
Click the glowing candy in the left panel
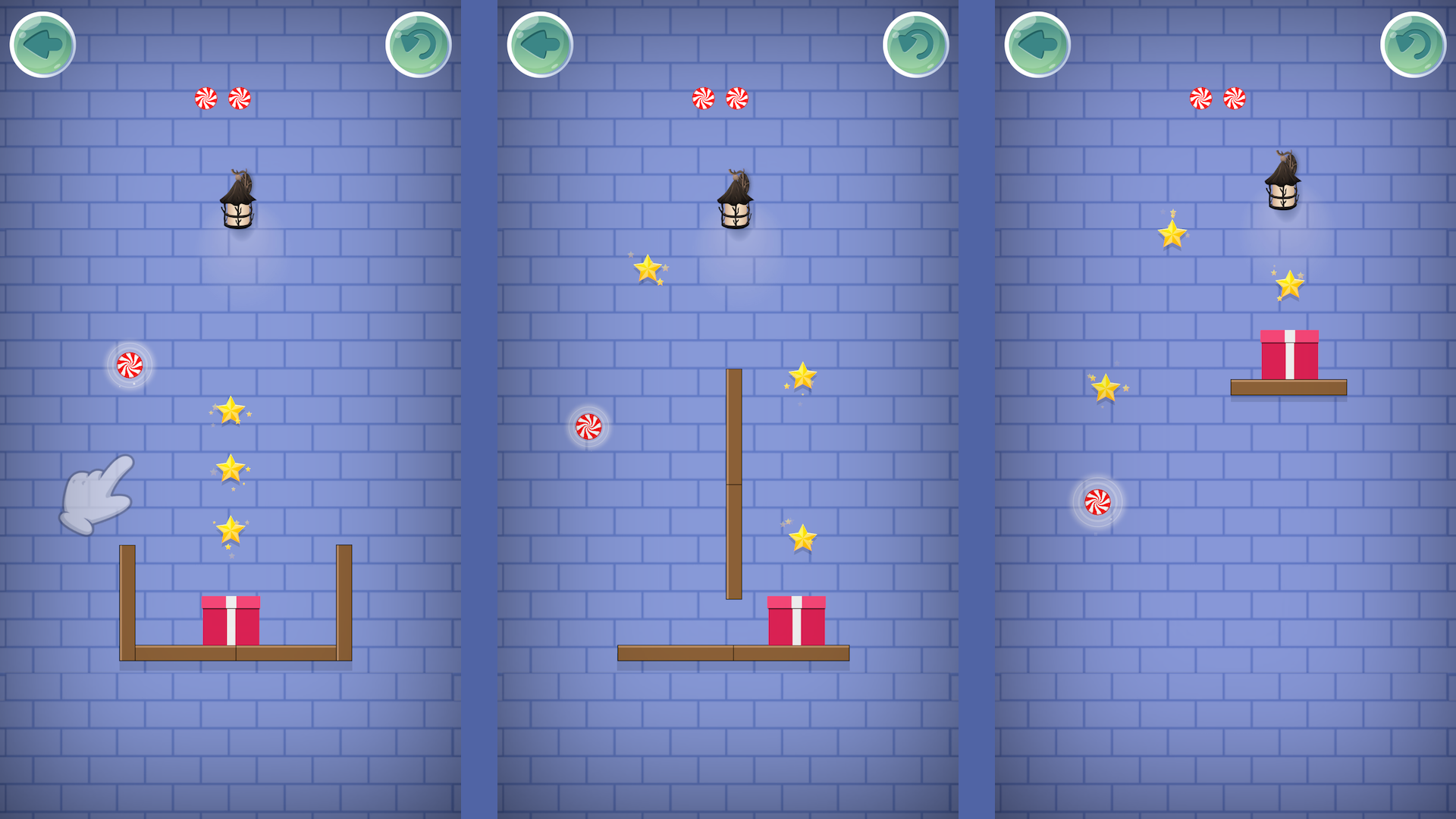coord(130,365)
